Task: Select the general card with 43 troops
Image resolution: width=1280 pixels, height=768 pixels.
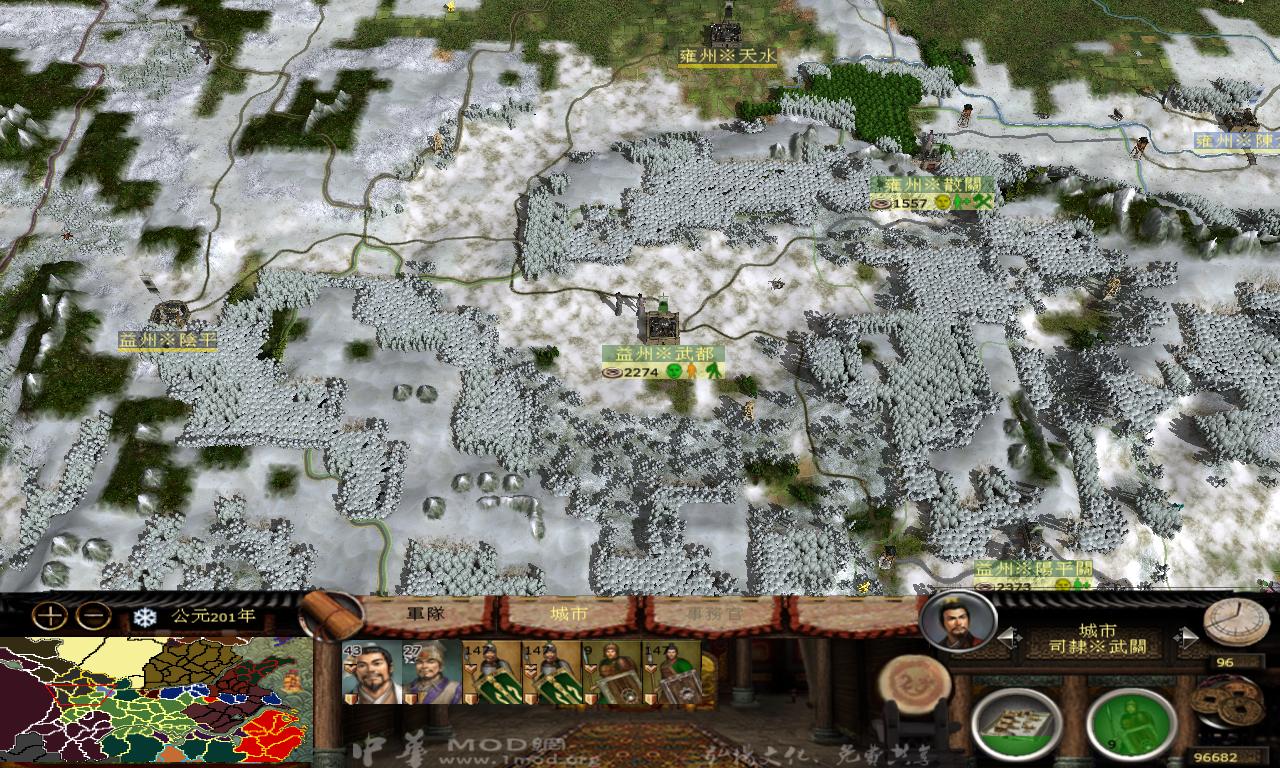Action: click(370, 672)
